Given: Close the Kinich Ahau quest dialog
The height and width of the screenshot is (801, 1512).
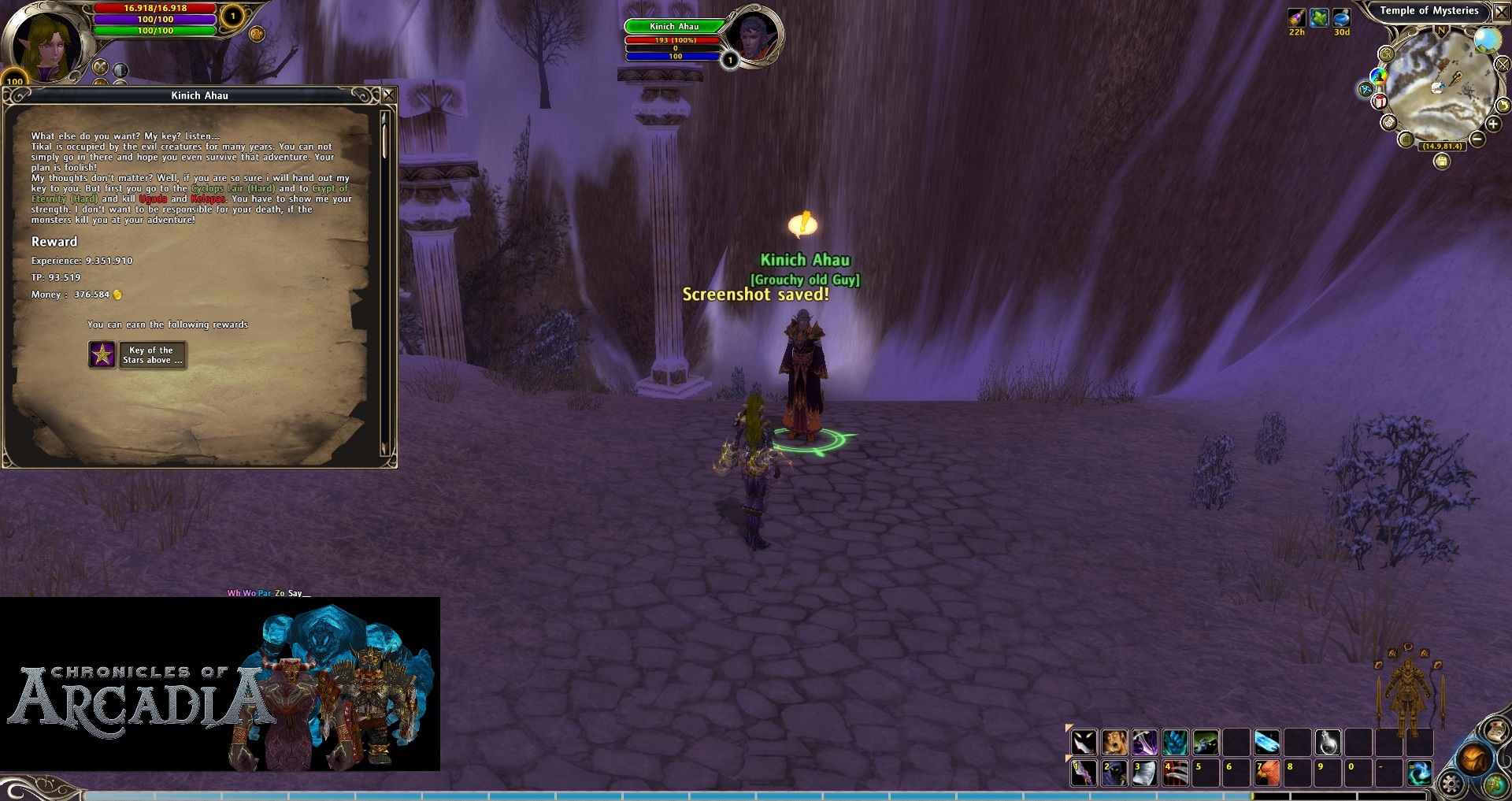Looking at the screenshot, I should coord(388,95).
